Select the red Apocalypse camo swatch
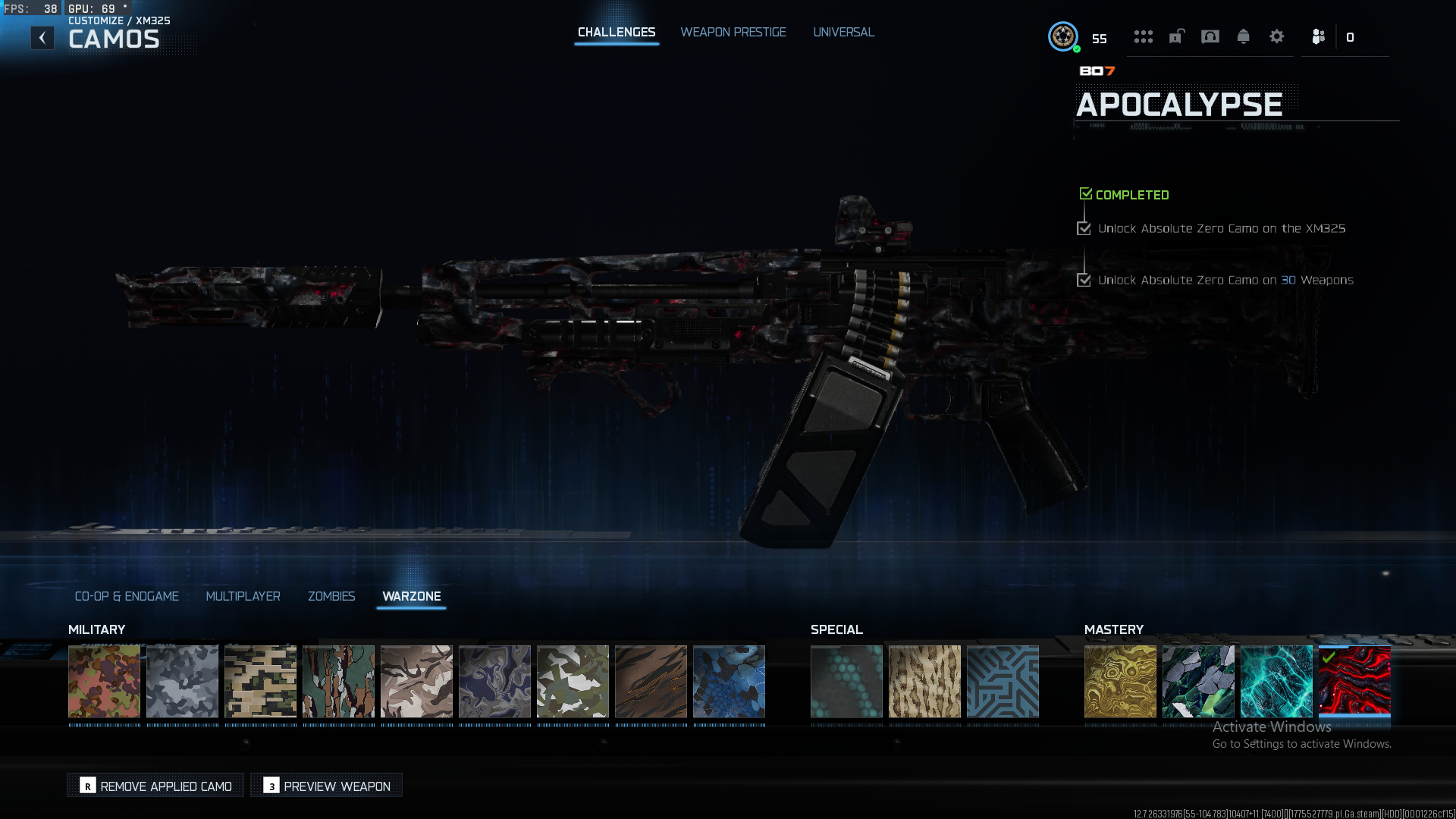 1354,681
